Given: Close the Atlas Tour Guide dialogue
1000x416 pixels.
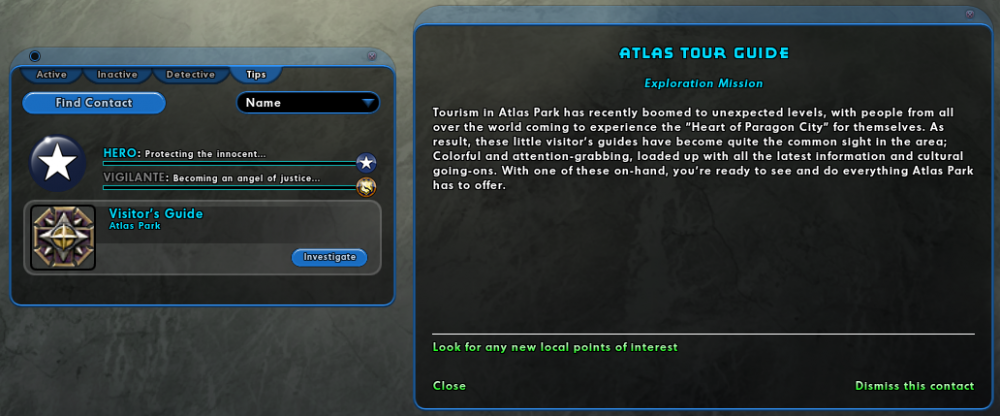Looking at the screenshot, I should click(x=449, y=386).
